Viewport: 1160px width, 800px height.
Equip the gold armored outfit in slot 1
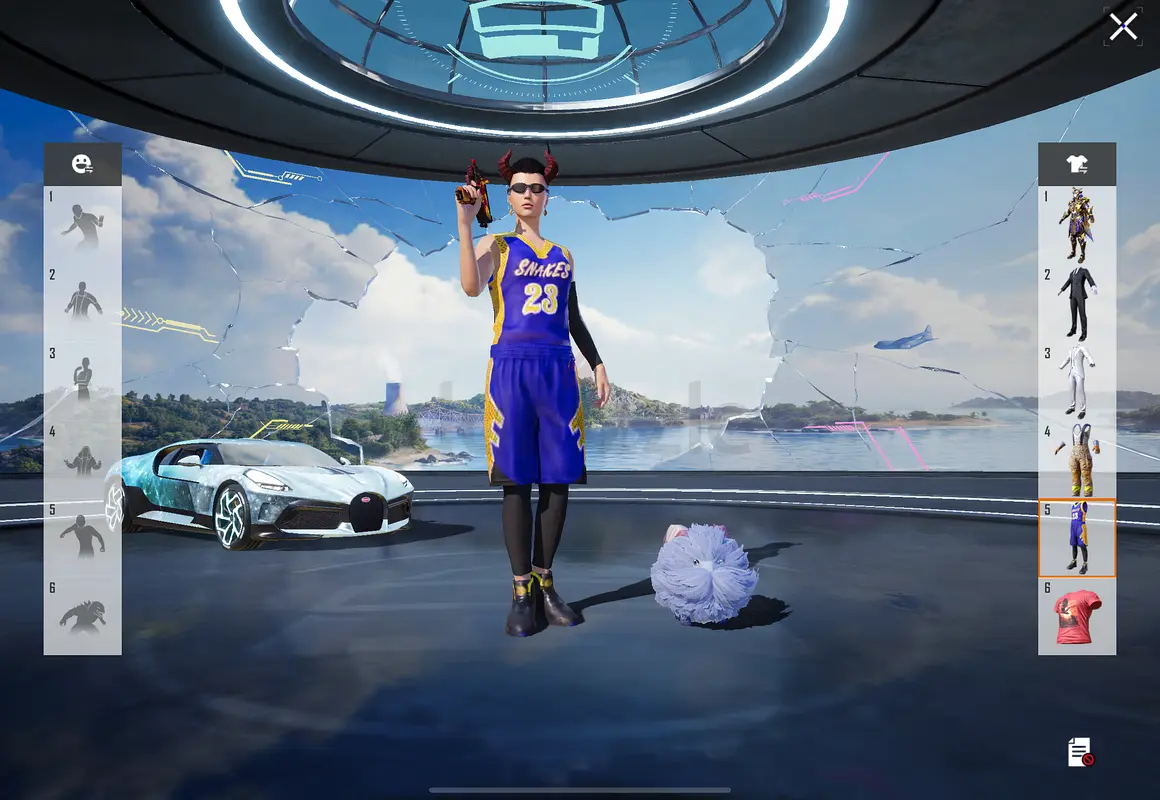click(x=1077, y=225)
